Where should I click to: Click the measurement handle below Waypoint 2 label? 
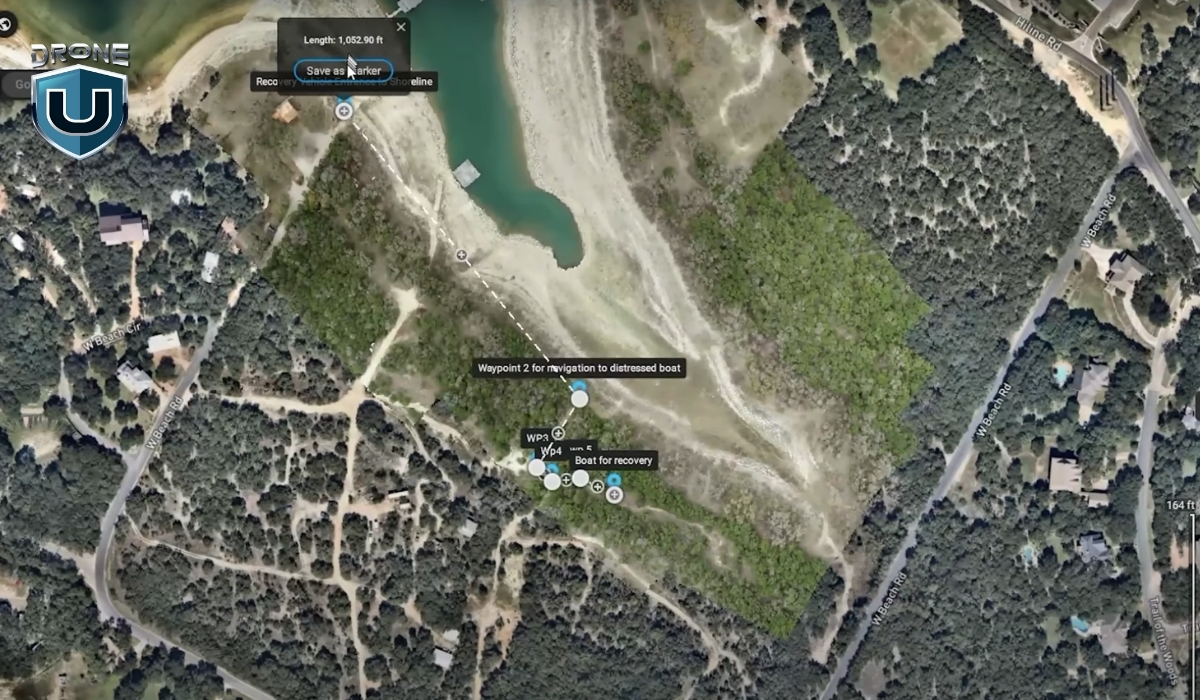[579, 399]
